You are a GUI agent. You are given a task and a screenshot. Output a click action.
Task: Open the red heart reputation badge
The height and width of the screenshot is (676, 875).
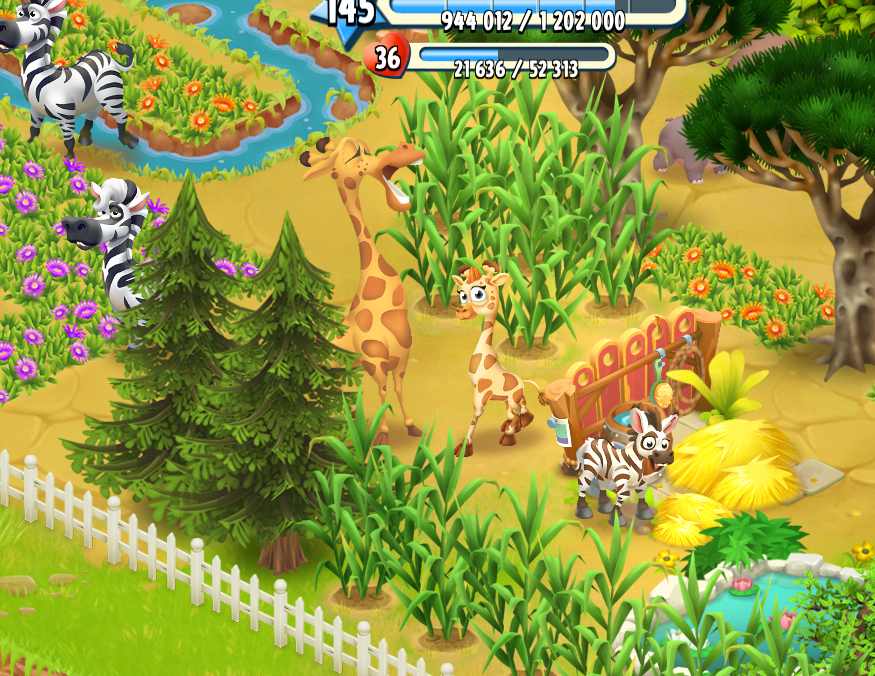[x=386, y=58]
